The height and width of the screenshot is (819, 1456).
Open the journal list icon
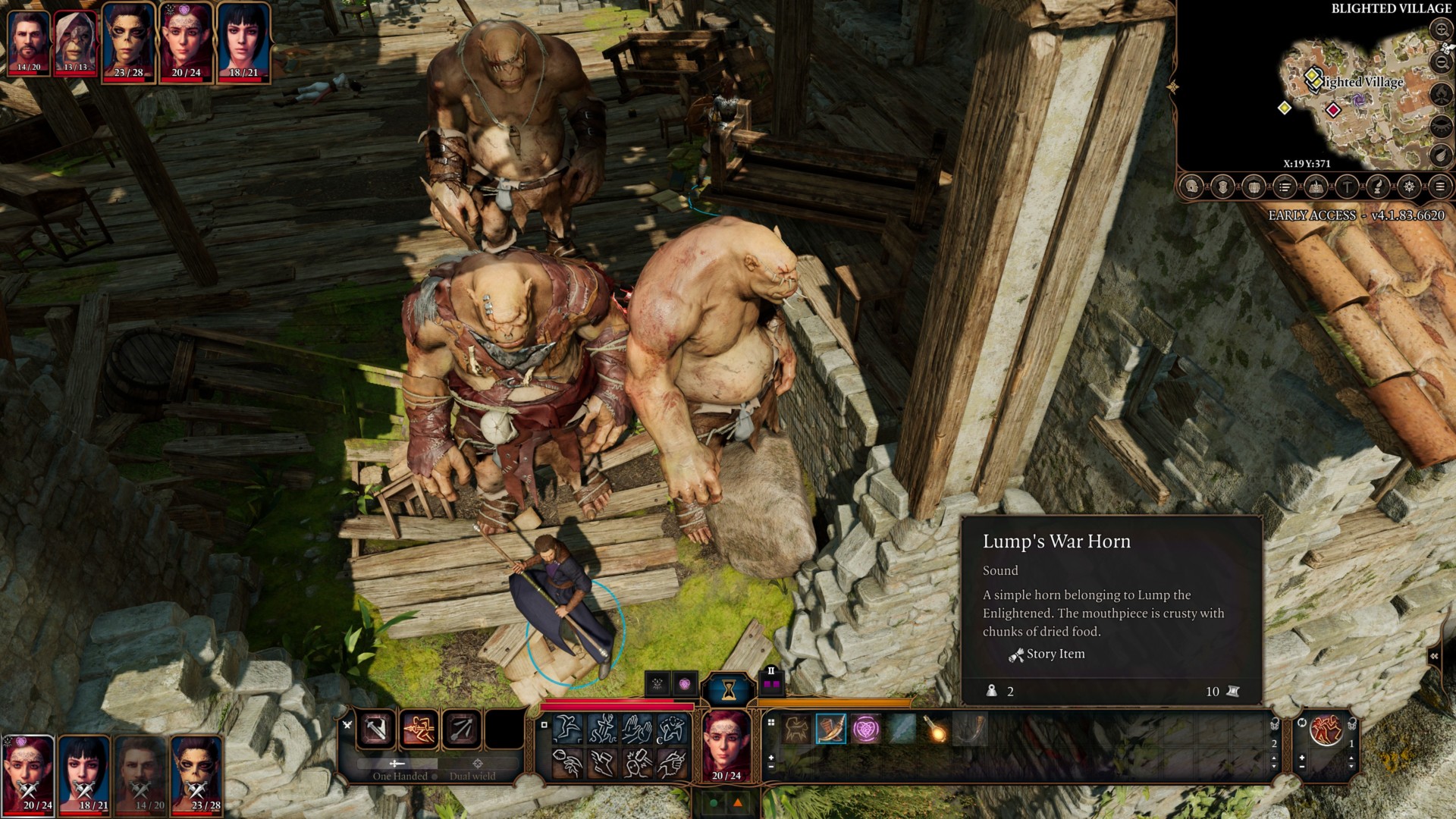pyautogui.click(x=1285, y=187)
